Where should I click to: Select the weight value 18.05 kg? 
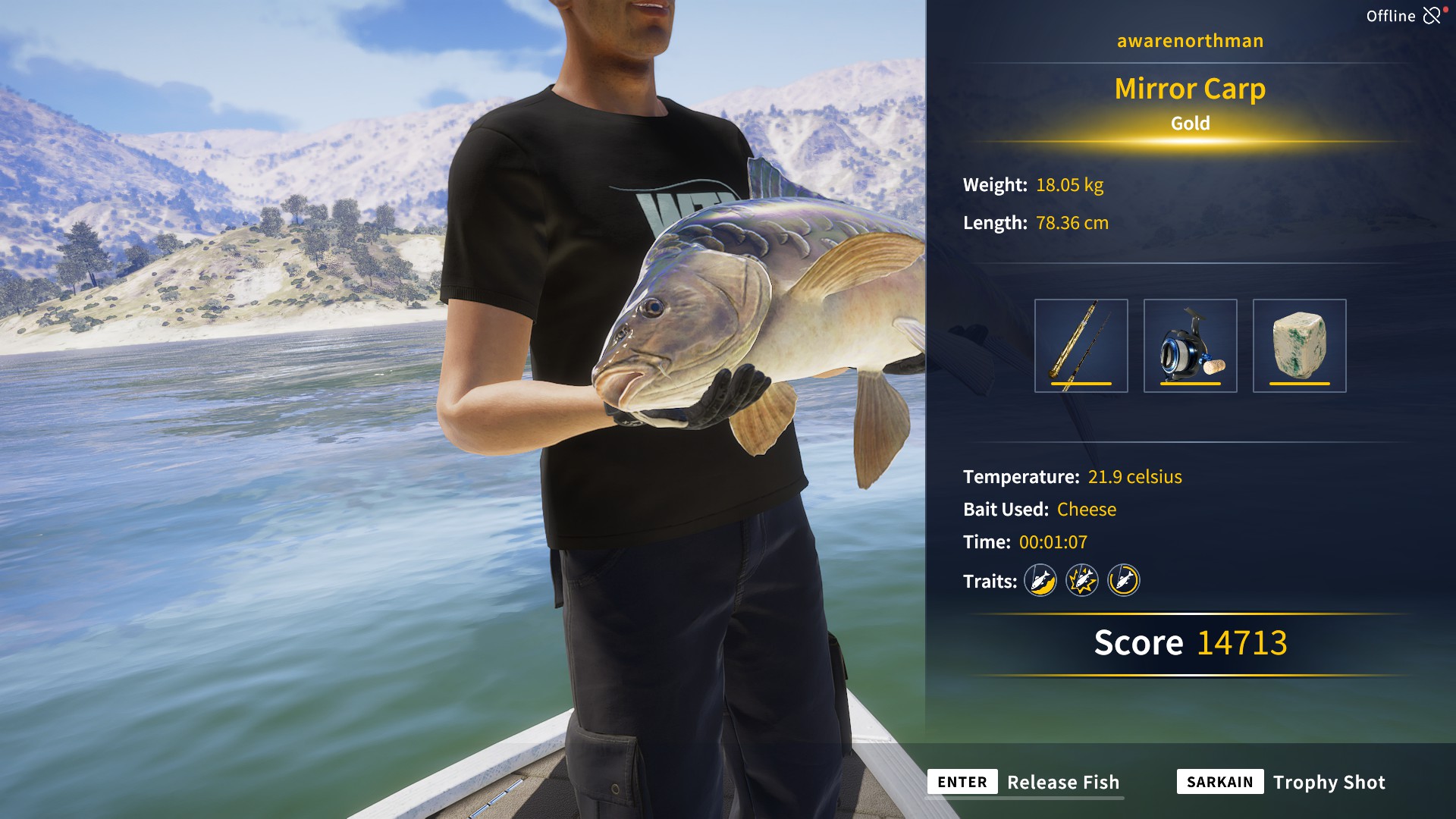point(1070,184)
